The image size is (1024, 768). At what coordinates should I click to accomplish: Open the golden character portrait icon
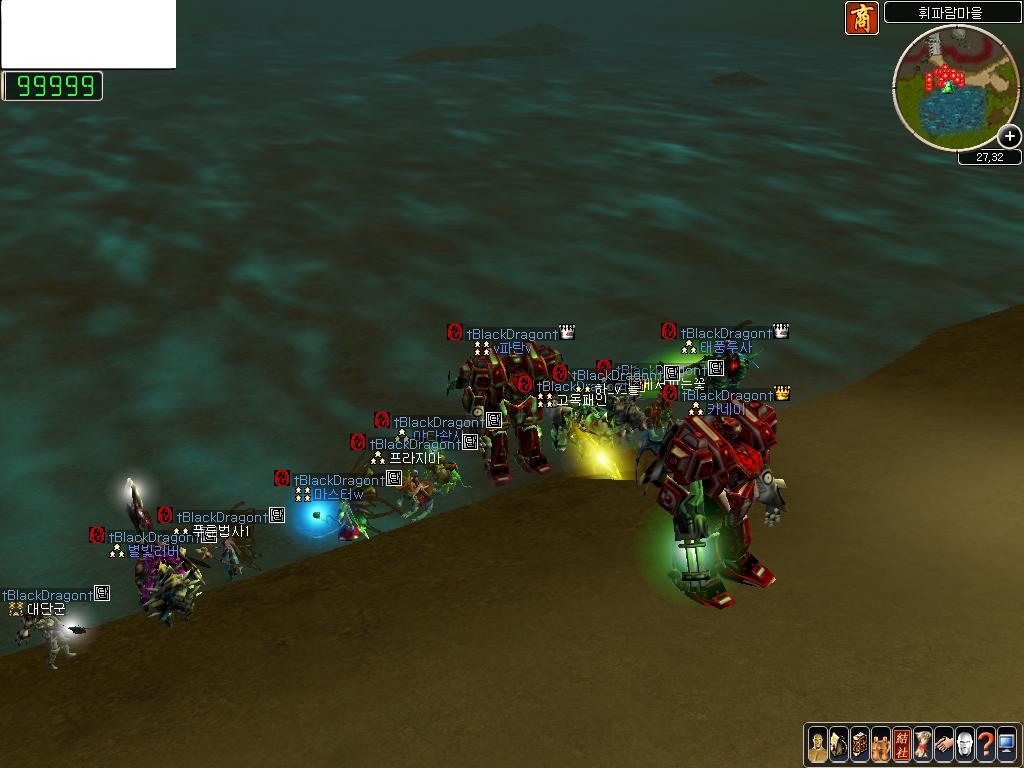818,745
